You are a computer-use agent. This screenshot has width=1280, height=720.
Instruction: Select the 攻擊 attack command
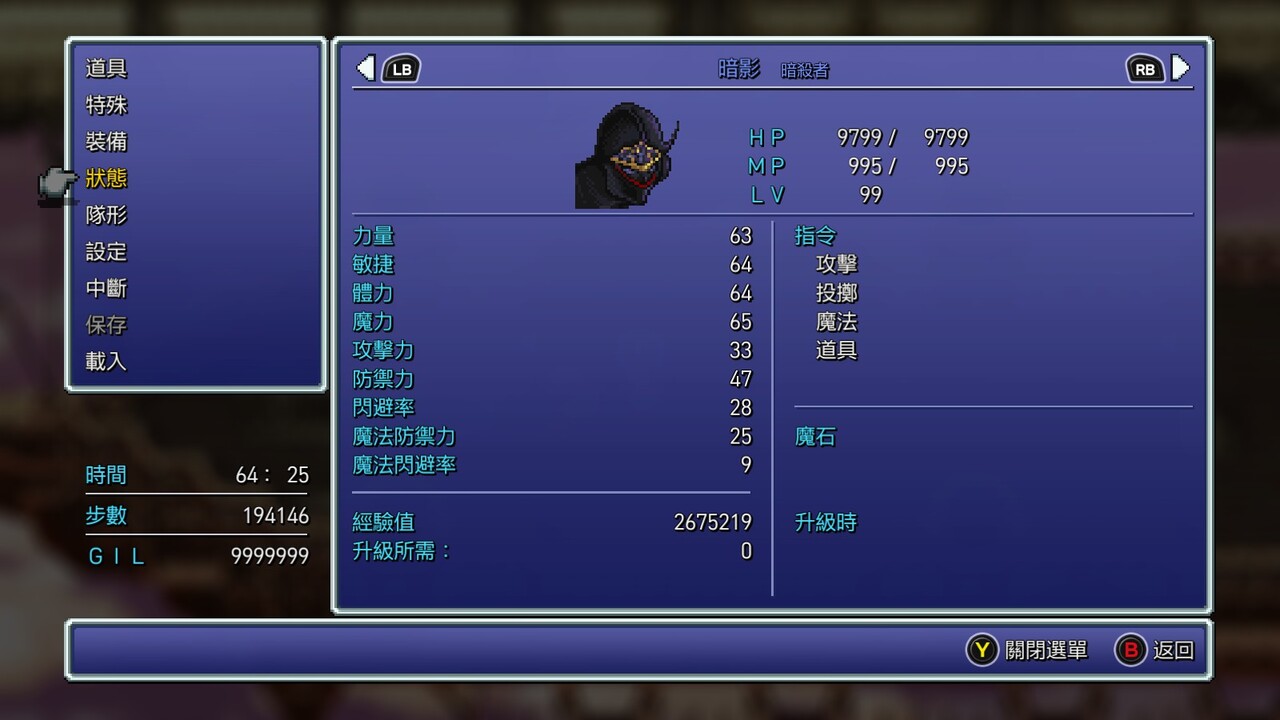coord(837,265)
